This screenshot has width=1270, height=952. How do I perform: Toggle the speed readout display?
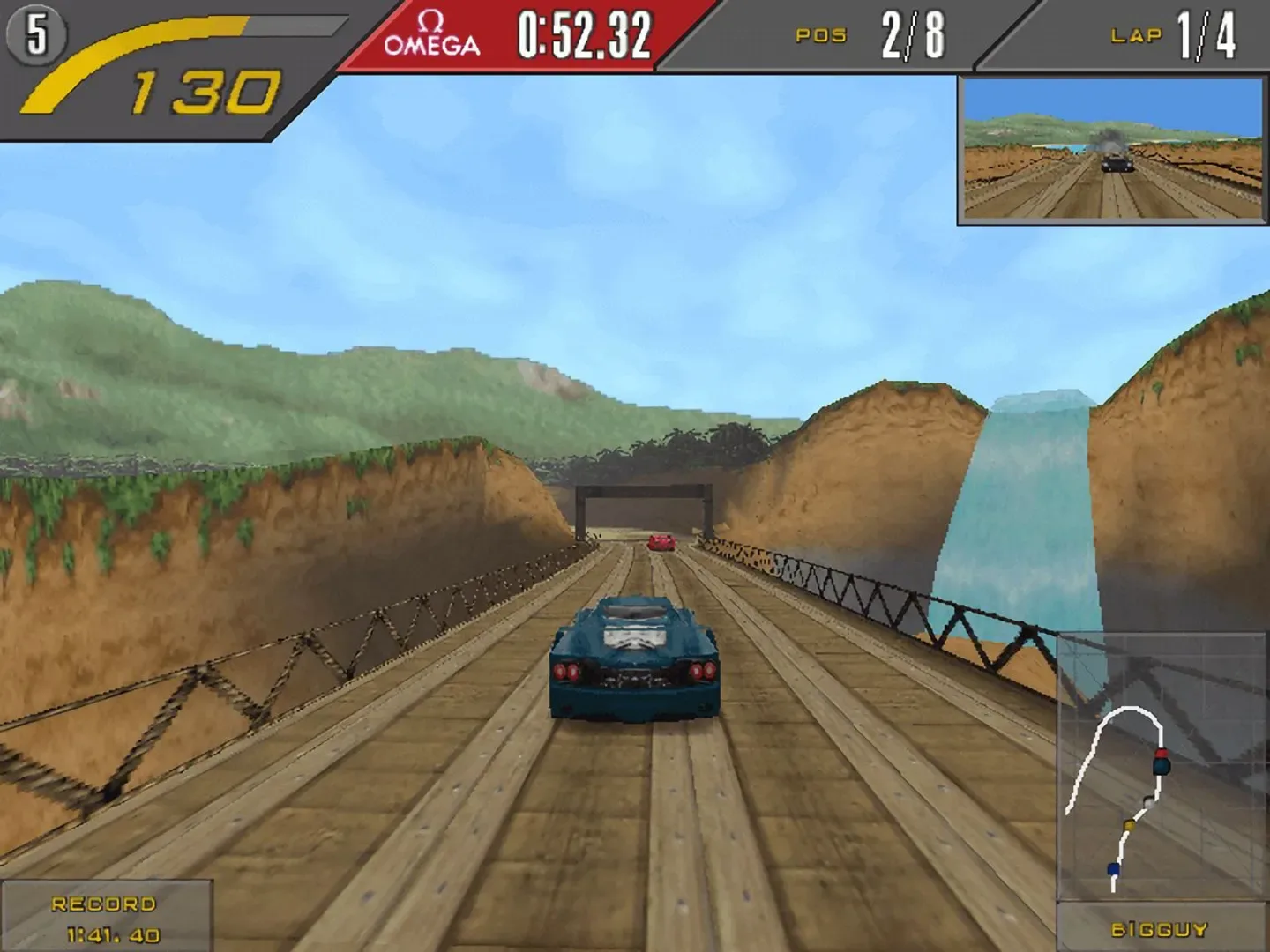[x=207, y=86]
